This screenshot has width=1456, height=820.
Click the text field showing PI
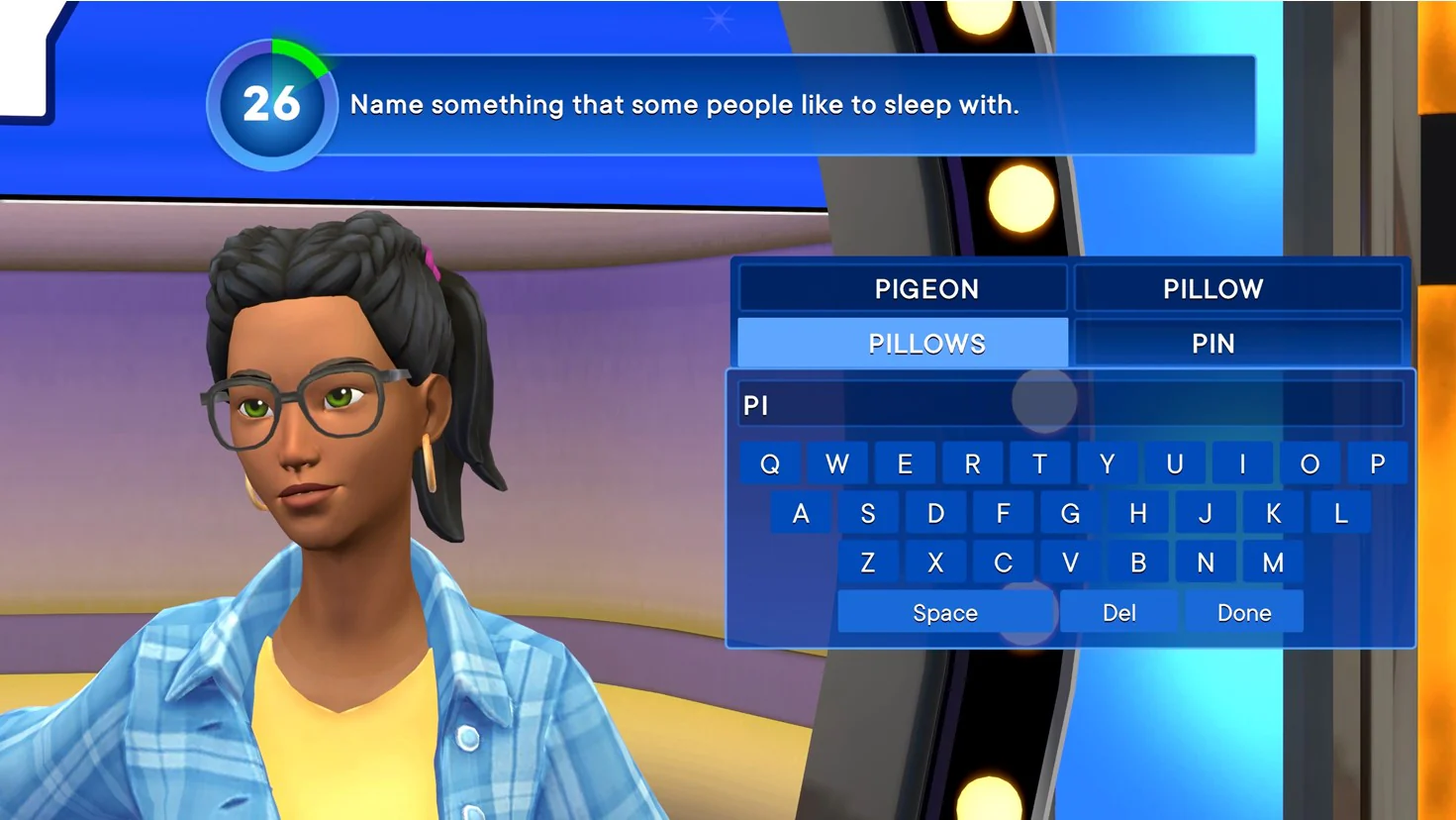[1069, 404]
